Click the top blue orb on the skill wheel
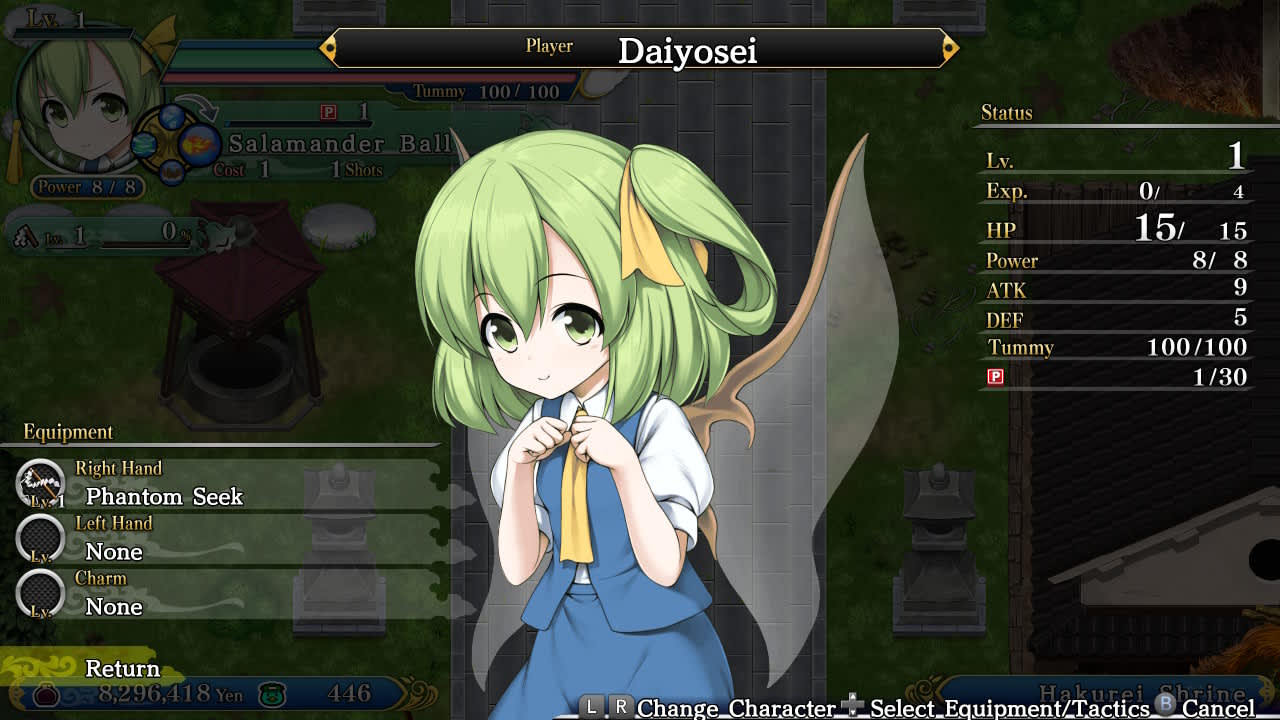1280x720 pixels. coord(173,117)
